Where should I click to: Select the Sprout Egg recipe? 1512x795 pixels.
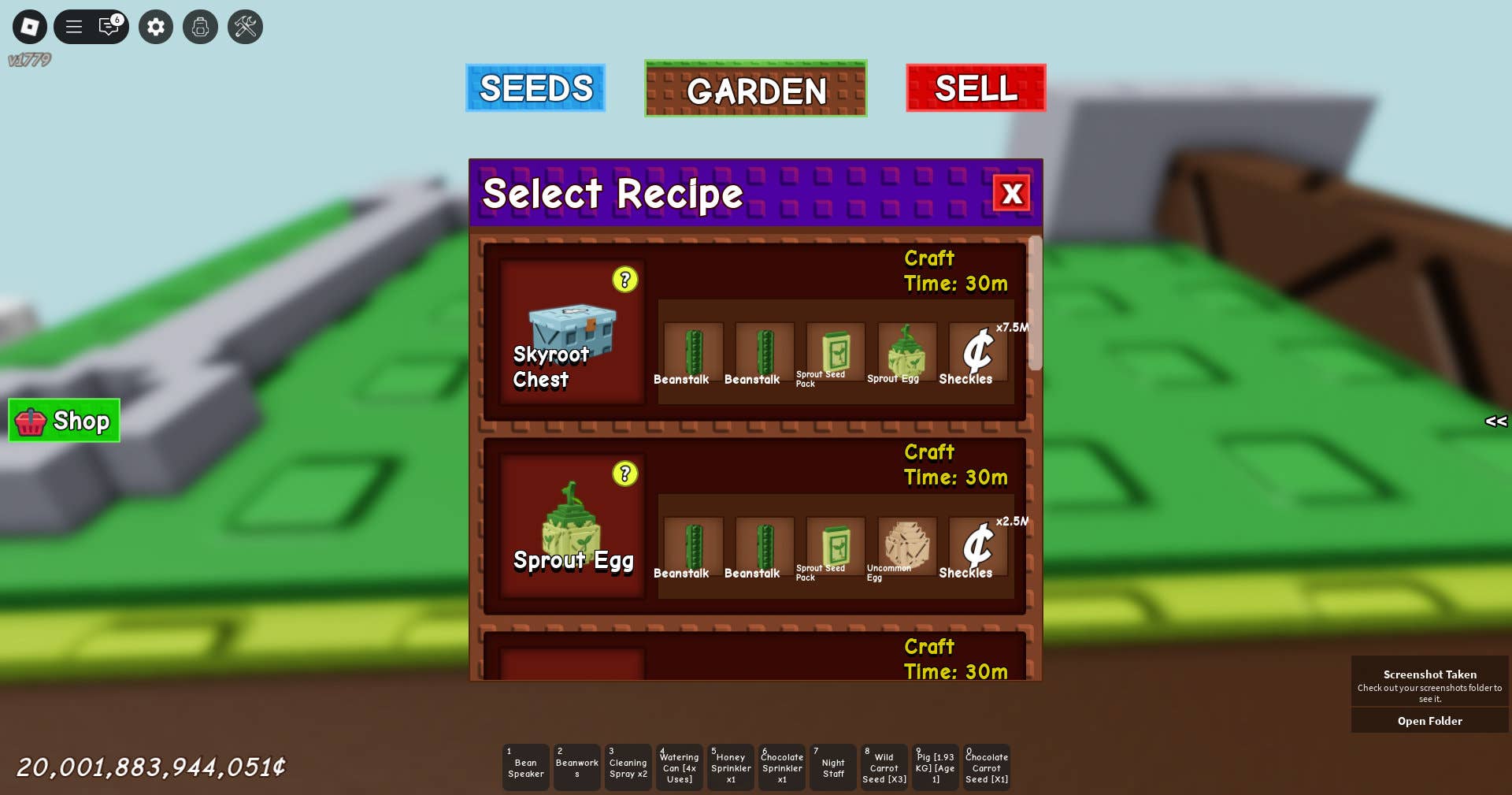pos(572,526)
